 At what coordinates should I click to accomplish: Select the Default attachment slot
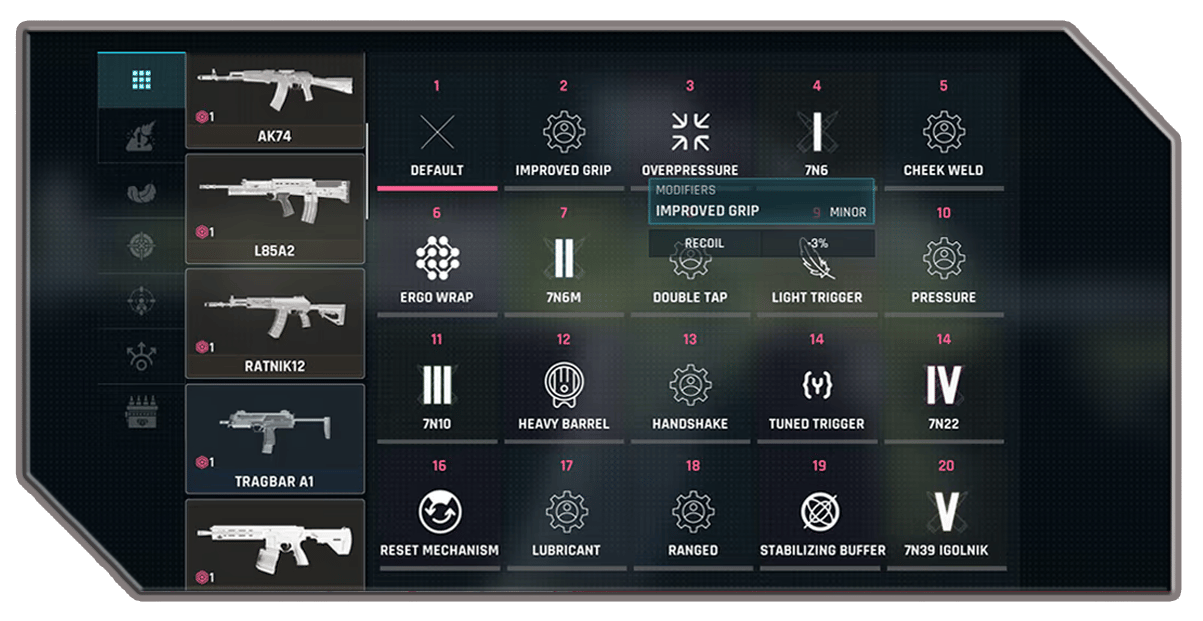click(x=437, y=133)
